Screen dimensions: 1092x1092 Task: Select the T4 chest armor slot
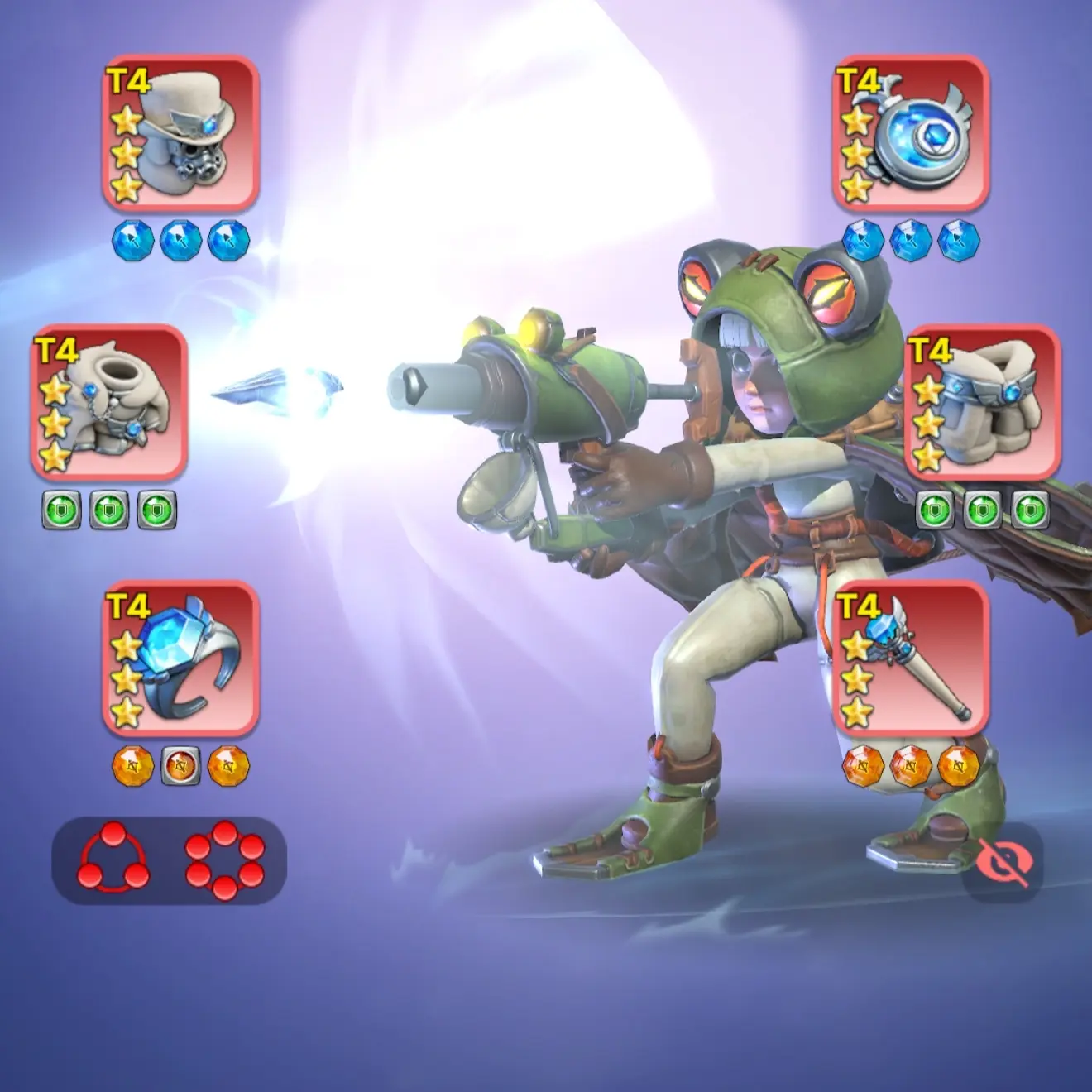click(109, 402)
